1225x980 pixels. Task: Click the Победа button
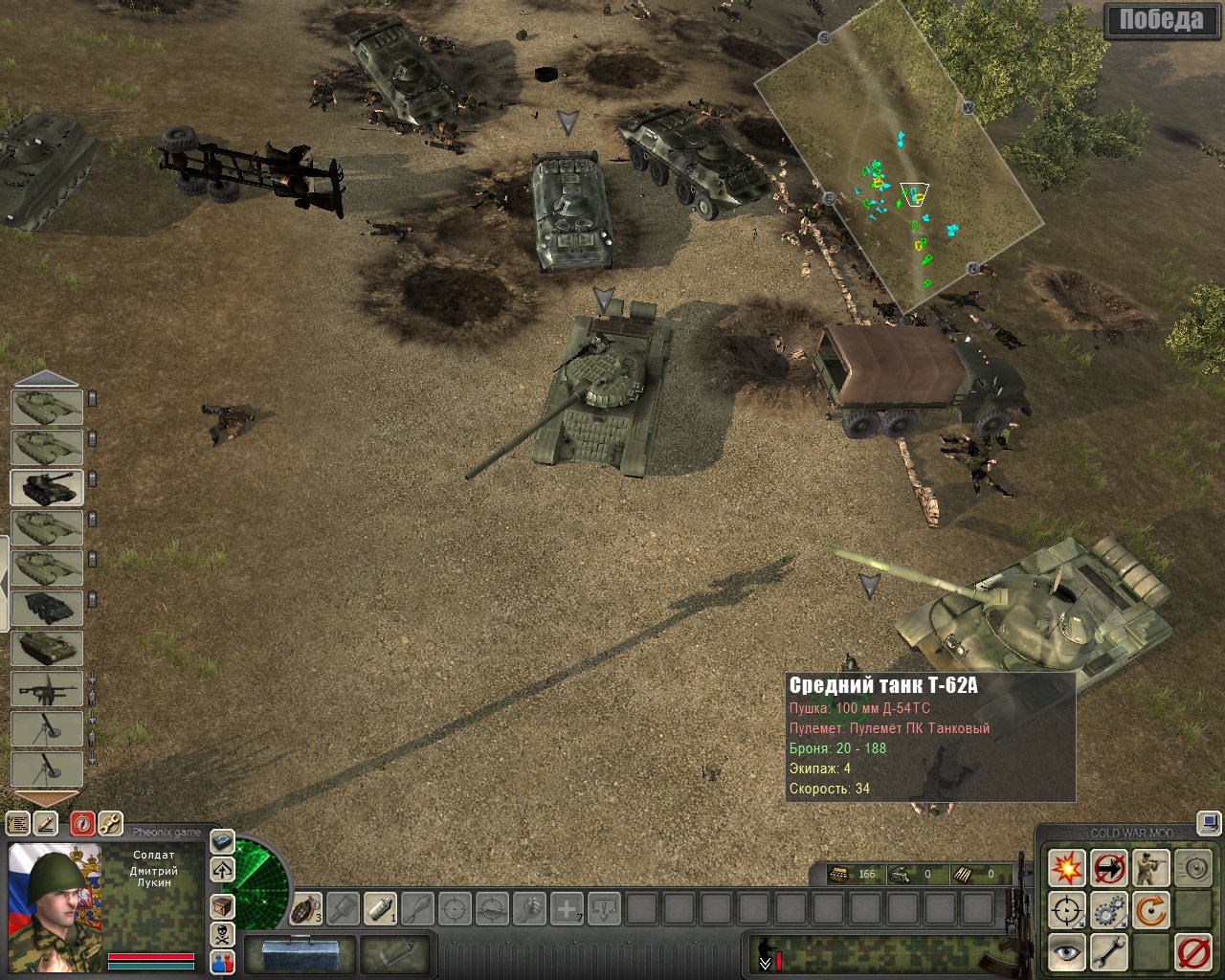1161,20
